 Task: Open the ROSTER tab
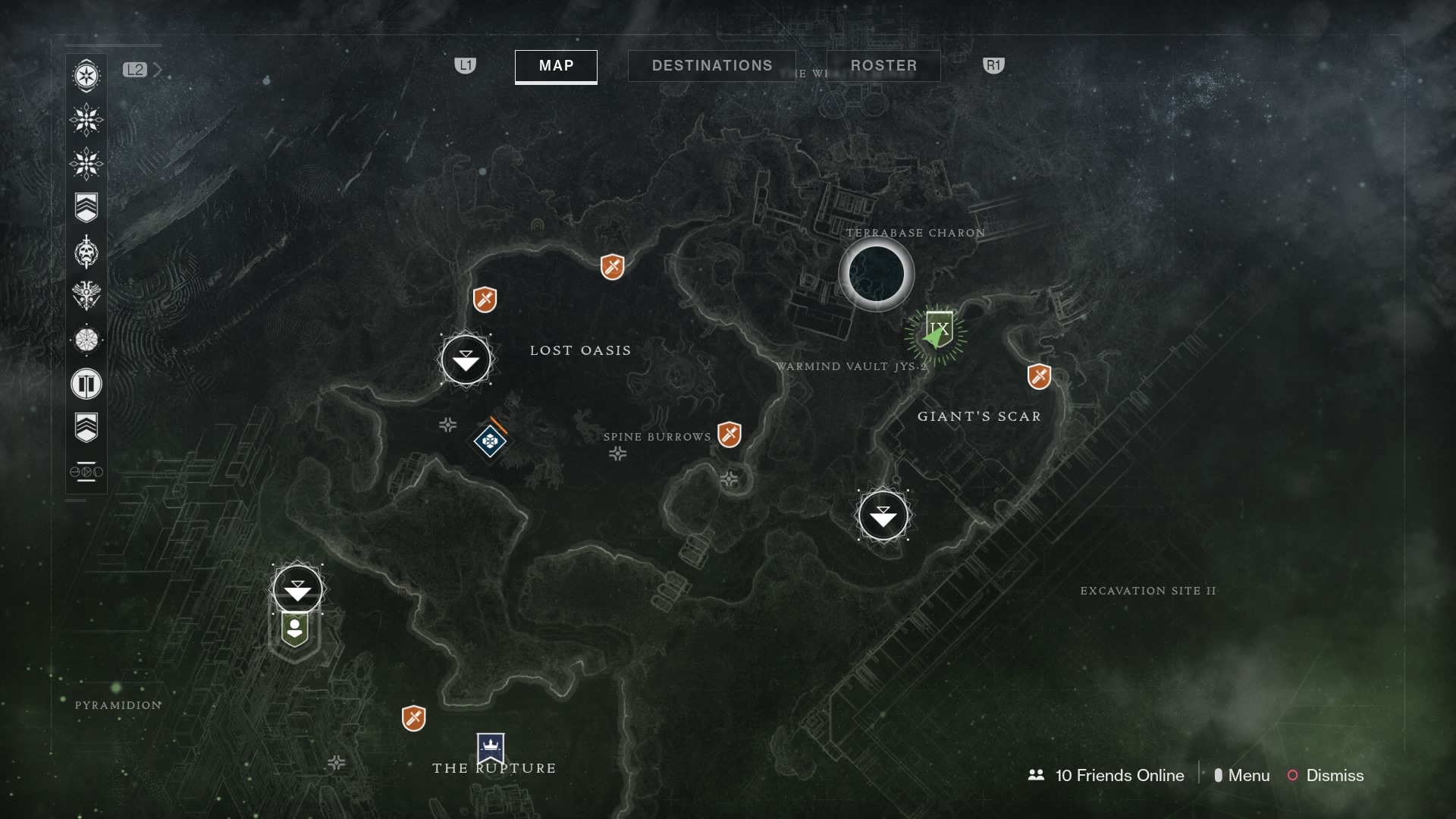(883, 66)
